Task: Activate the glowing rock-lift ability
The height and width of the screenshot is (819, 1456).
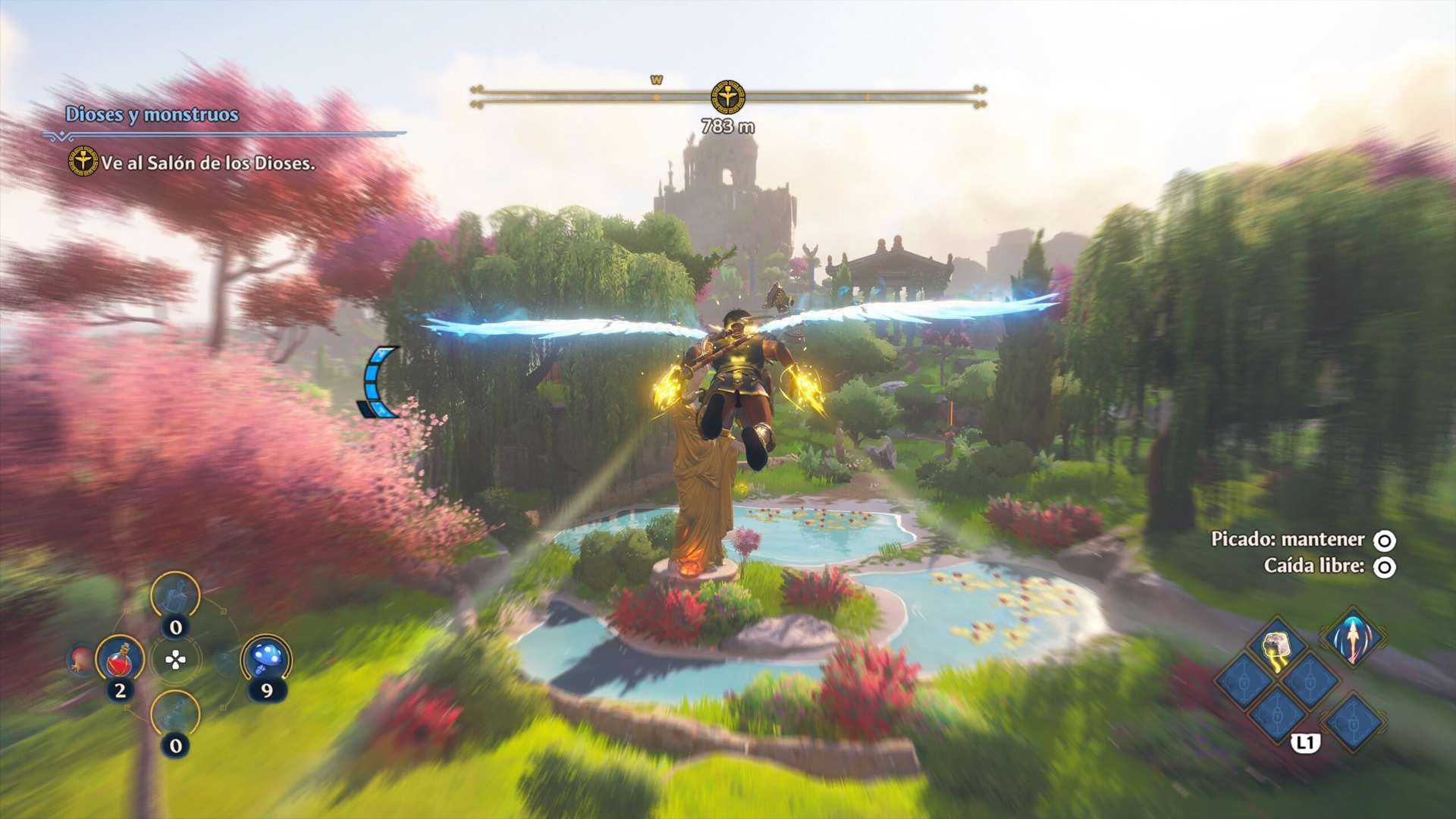Action: click(1277, 646)
